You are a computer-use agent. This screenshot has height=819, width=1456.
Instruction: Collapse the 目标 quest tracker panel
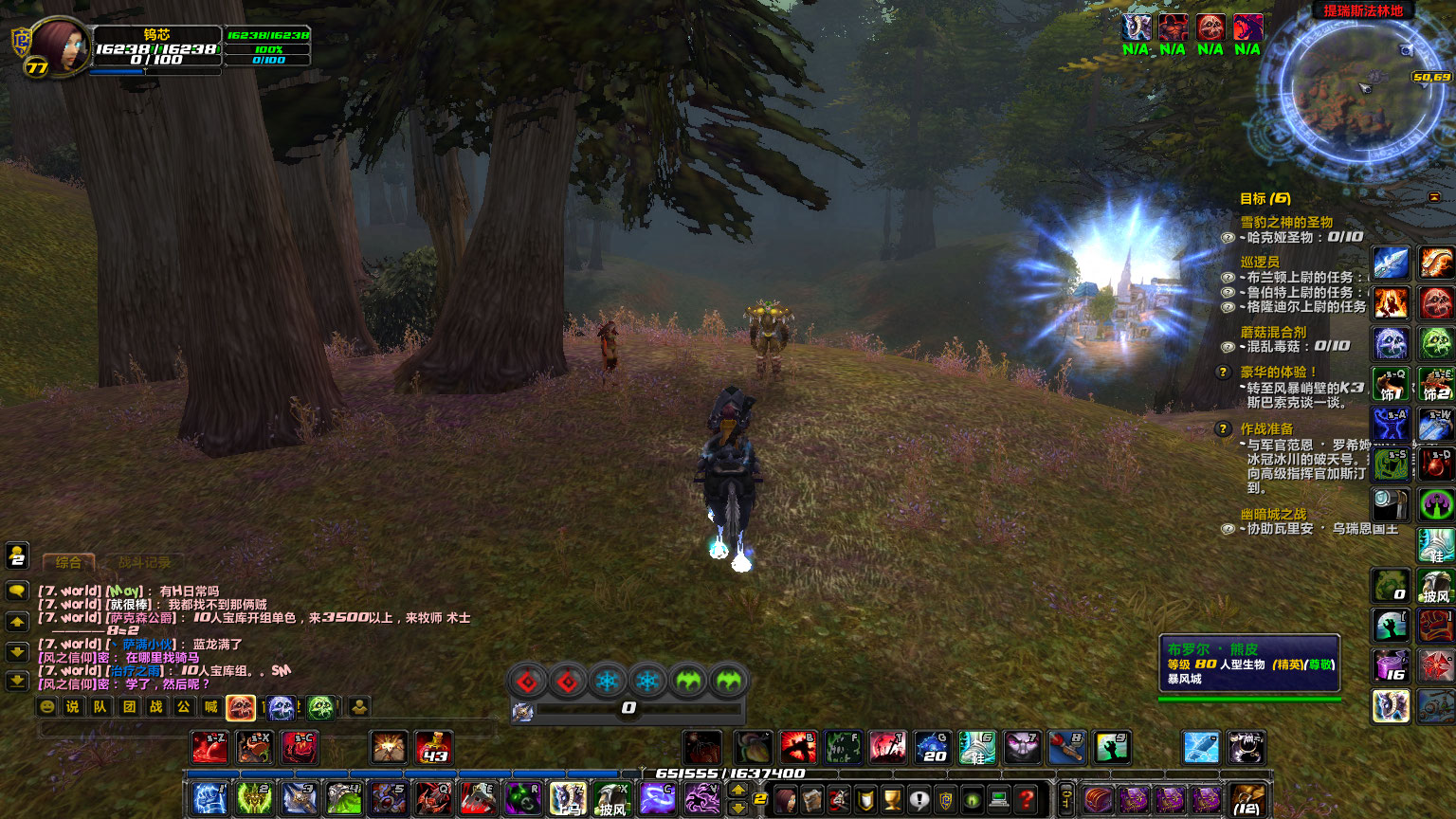tap(1434, 197)
